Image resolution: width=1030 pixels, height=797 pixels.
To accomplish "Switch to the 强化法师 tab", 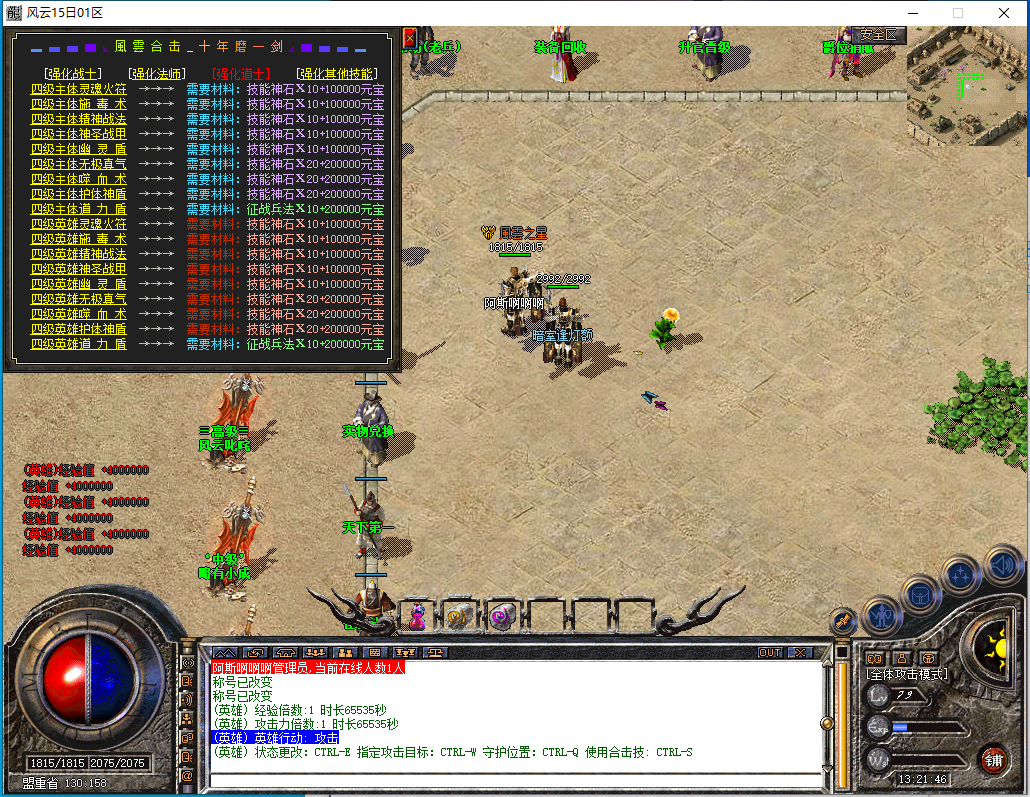I will [156, 73].
